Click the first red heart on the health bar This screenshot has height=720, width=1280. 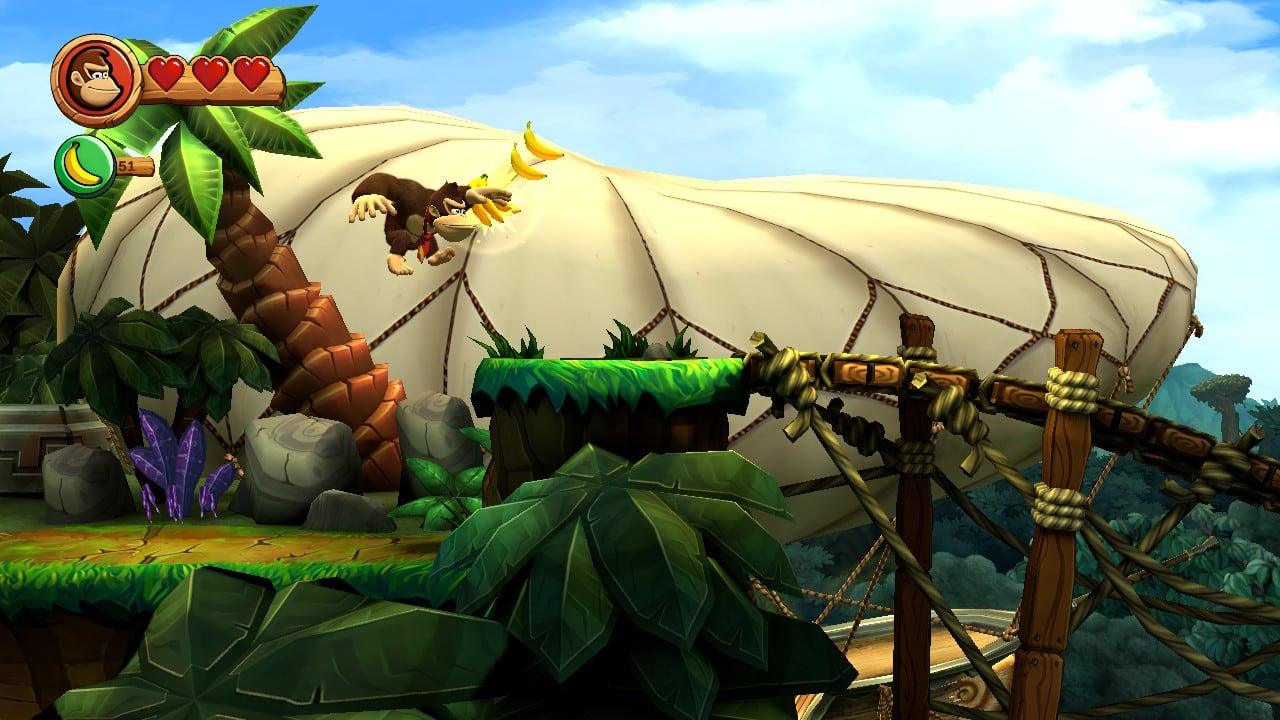click(165, 73)
